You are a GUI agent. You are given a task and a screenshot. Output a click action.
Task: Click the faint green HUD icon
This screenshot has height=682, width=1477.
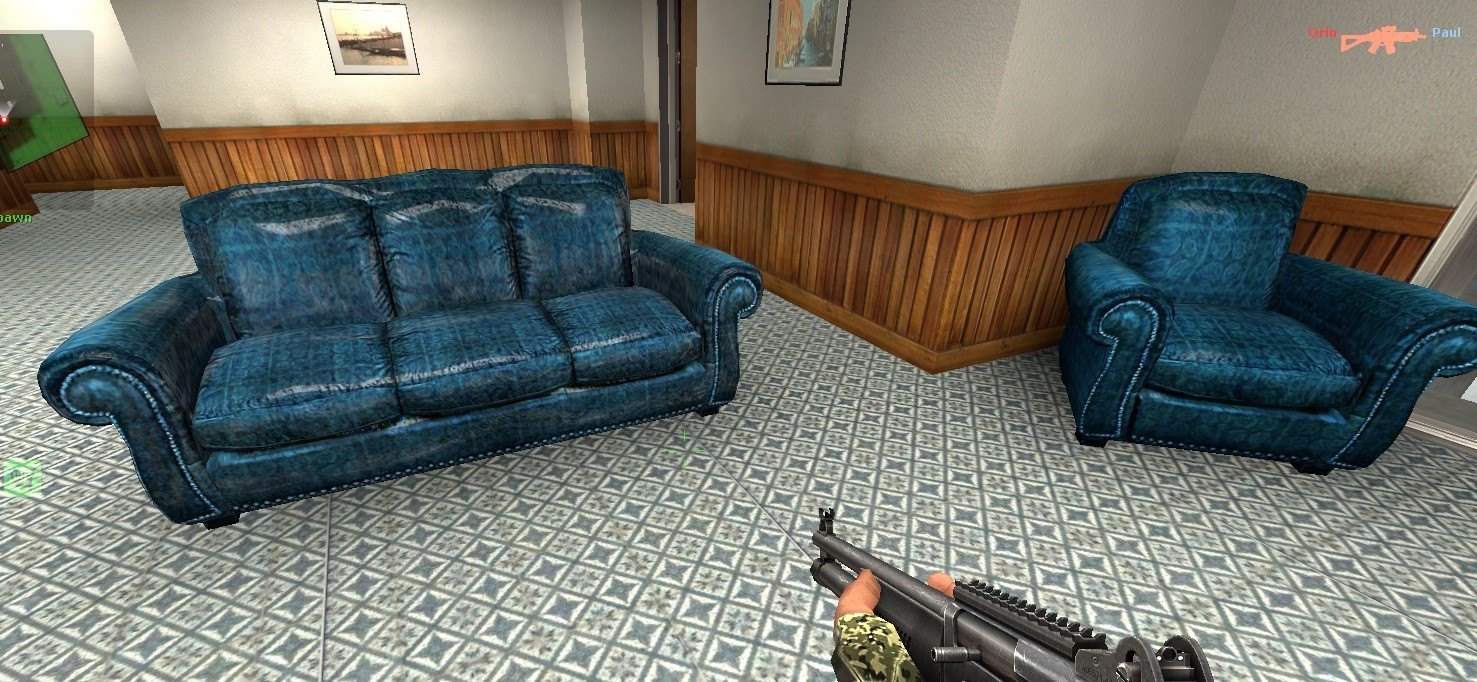(x=21, y=478)
